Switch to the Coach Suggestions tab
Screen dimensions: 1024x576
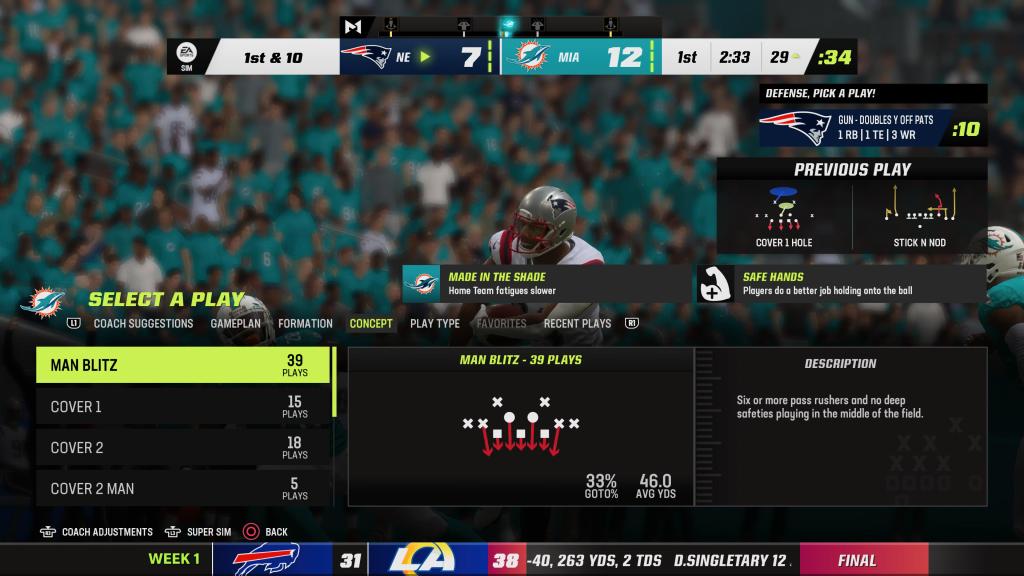(x=143, y=324)
